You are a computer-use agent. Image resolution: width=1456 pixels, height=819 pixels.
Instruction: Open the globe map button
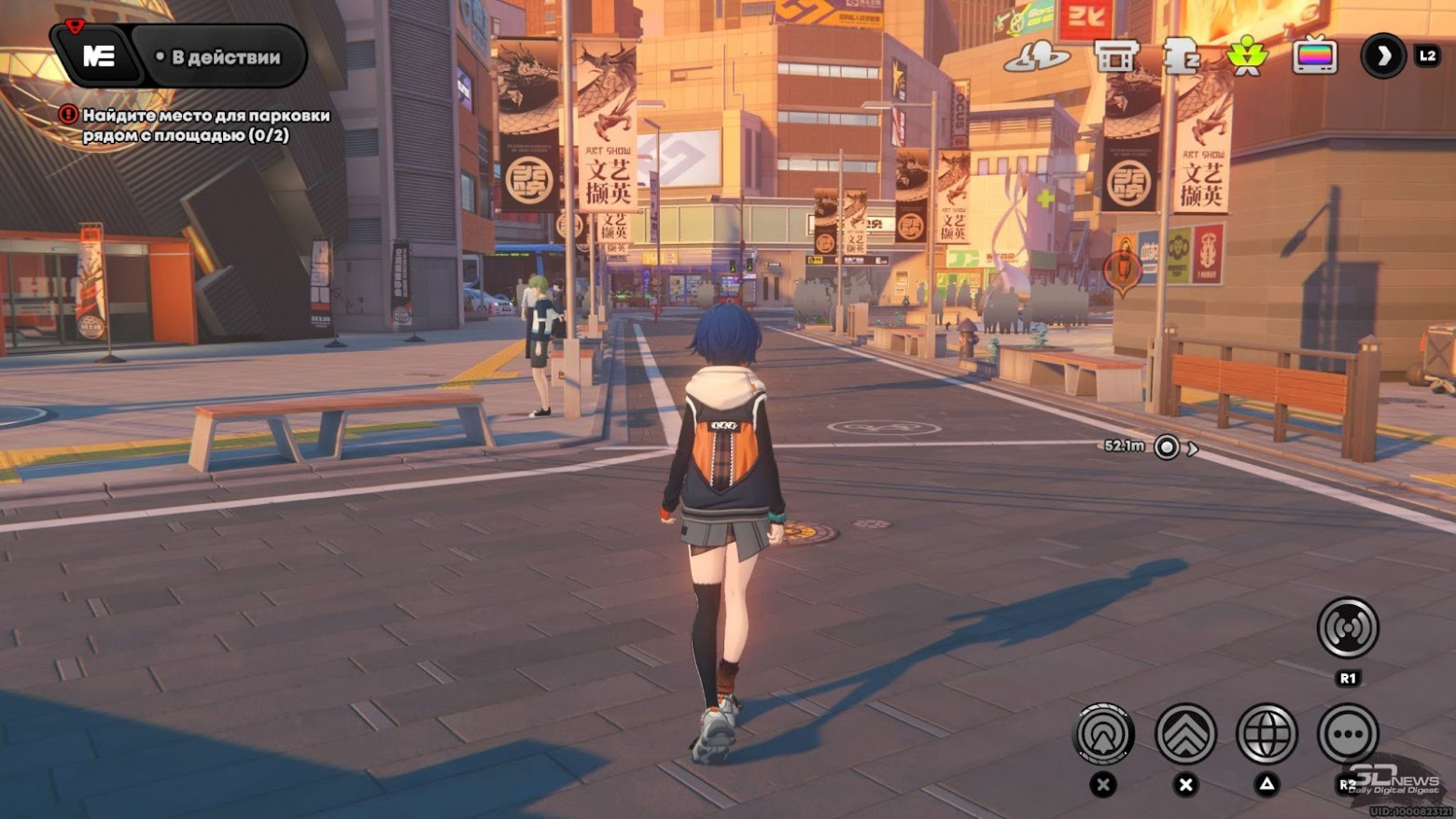(1267, 734)
